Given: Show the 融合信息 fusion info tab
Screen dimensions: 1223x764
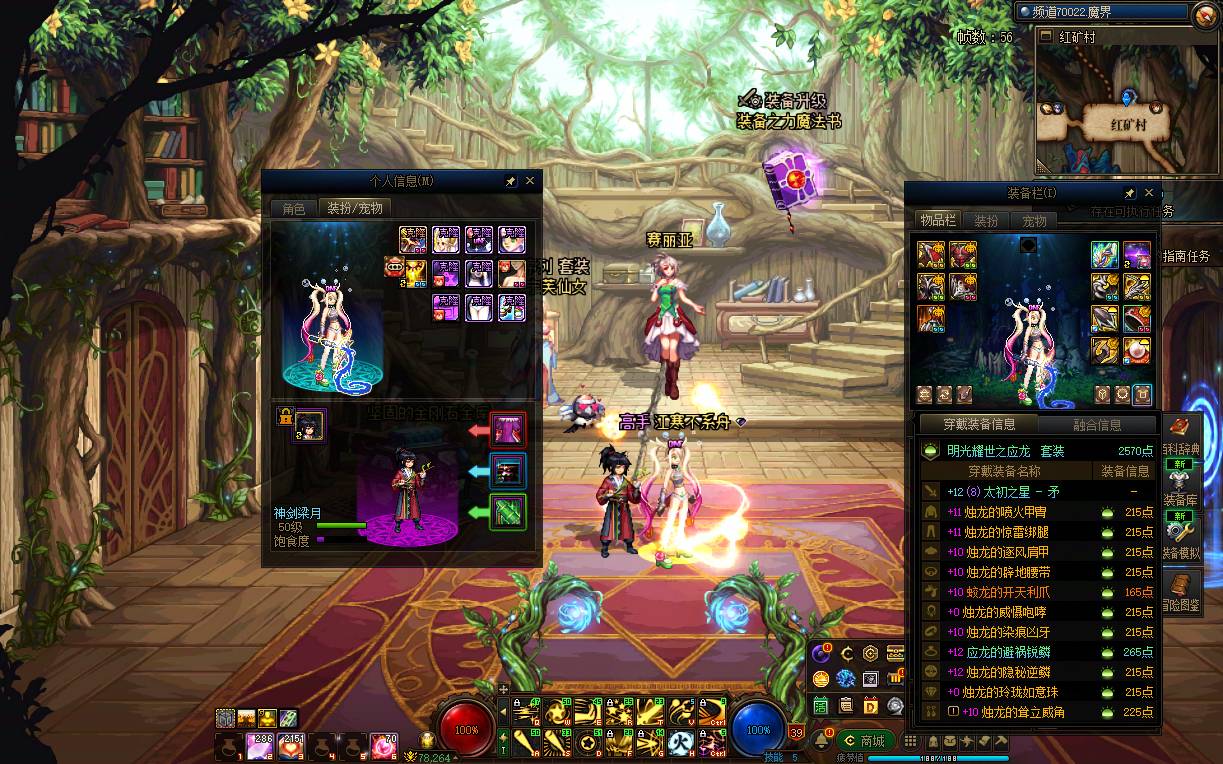Looking at the screenshot, I should coord(1097,425).
